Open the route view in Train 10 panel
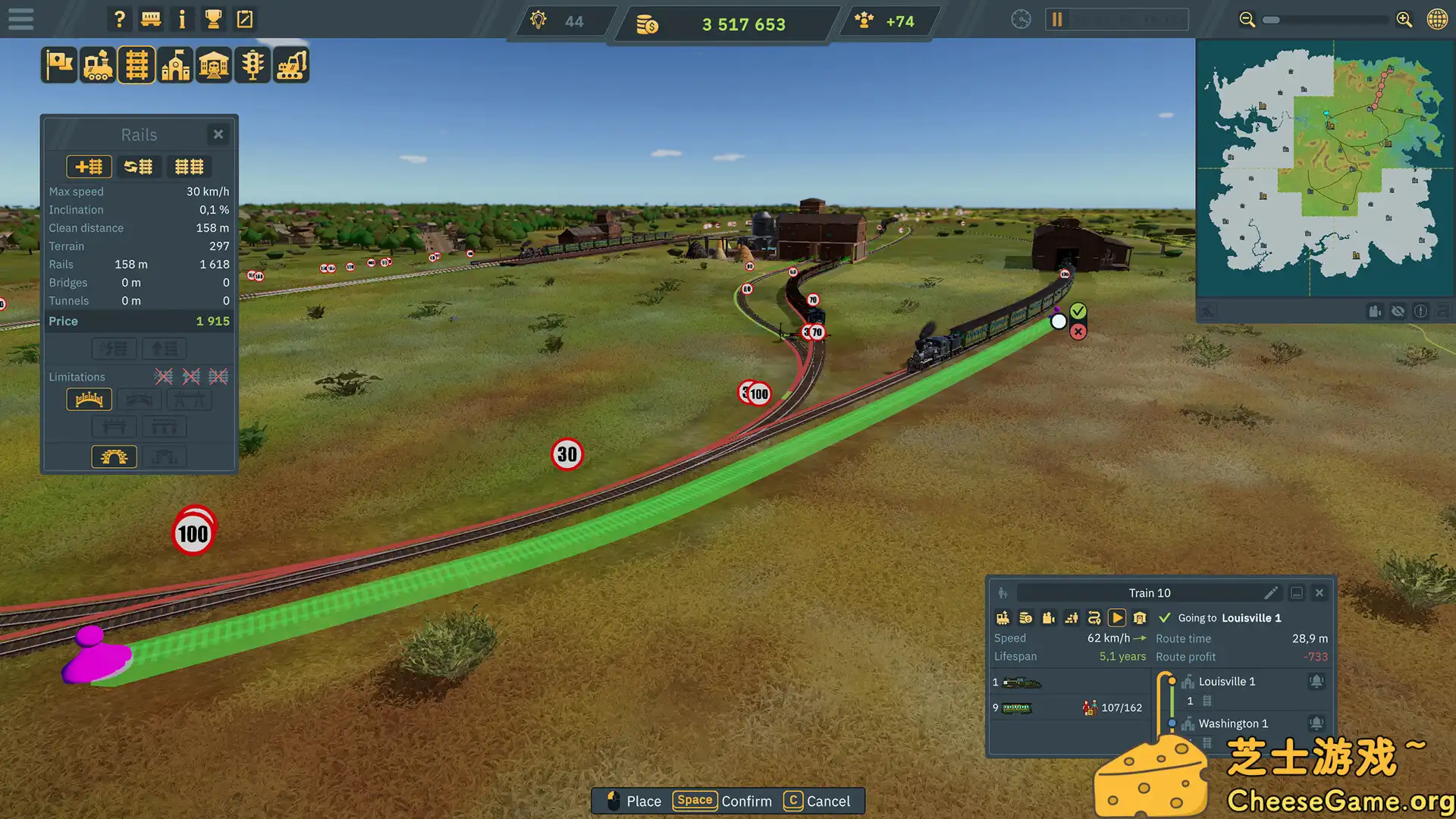The height and width of the screenshot is (819, 1456). pyautogui.click(x=1094, y=617)
